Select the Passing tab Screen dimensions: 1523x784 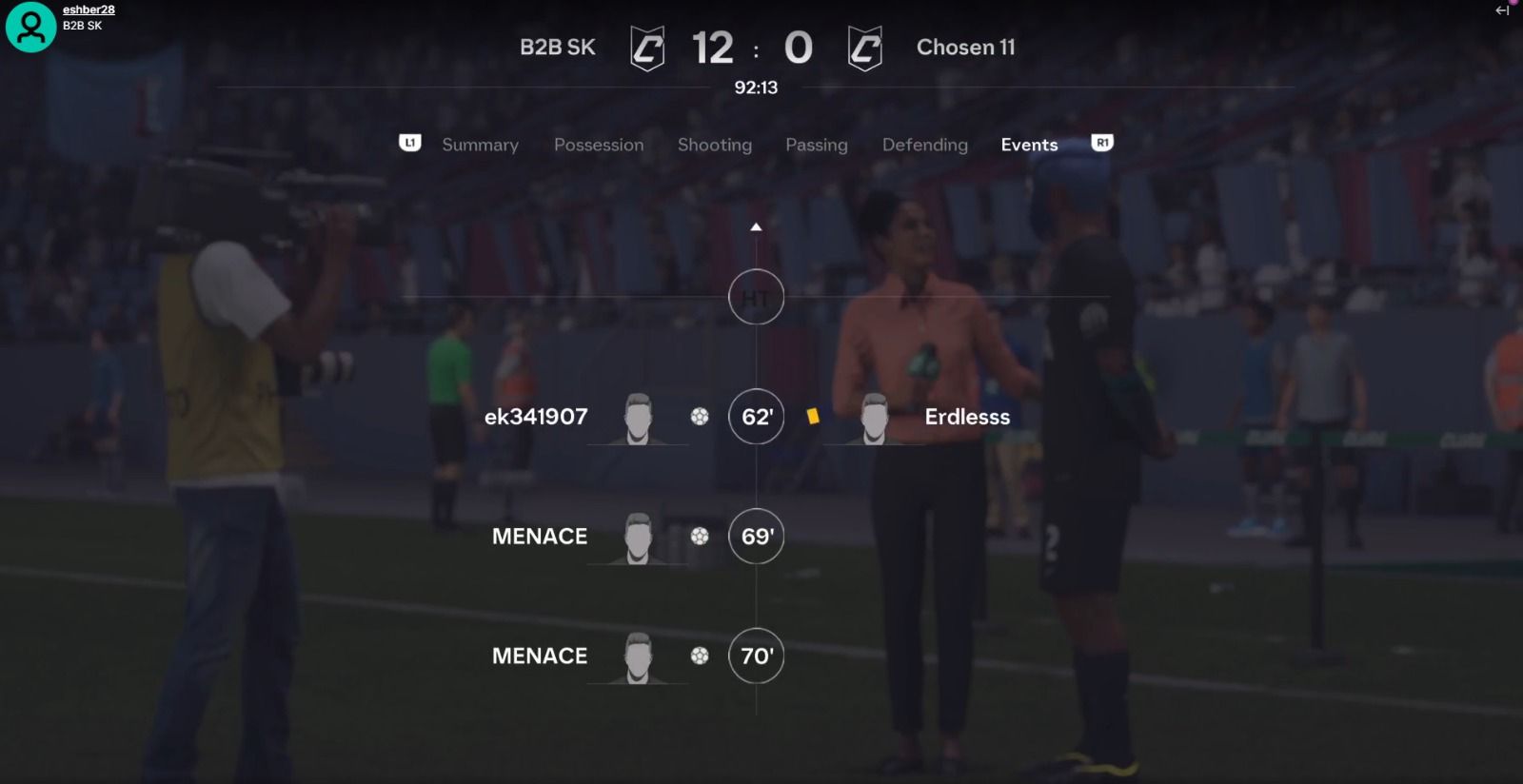(x=816, y=145)
